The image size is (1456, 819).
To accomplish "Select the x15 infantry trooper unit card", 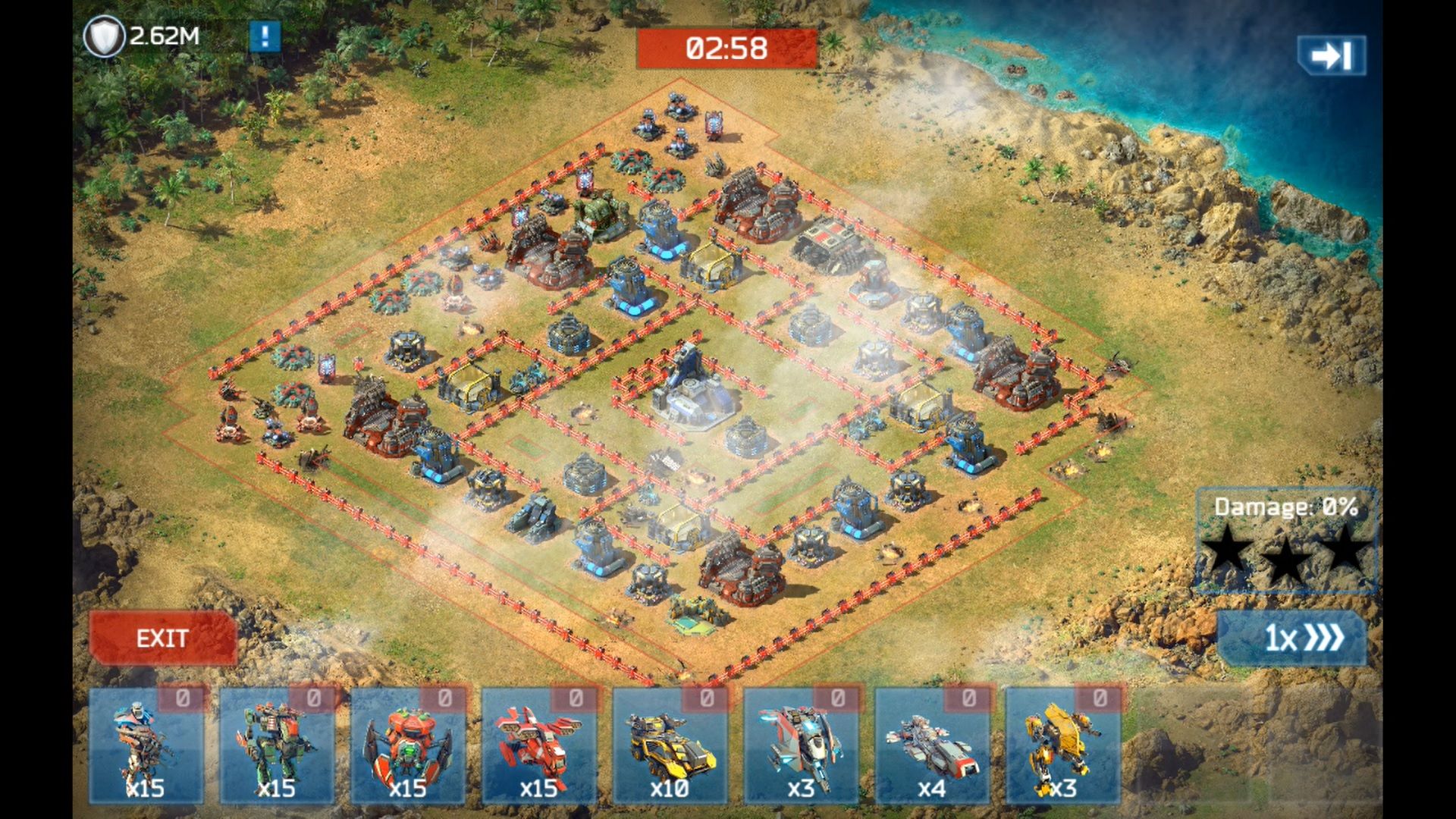I will coord(146,746).
